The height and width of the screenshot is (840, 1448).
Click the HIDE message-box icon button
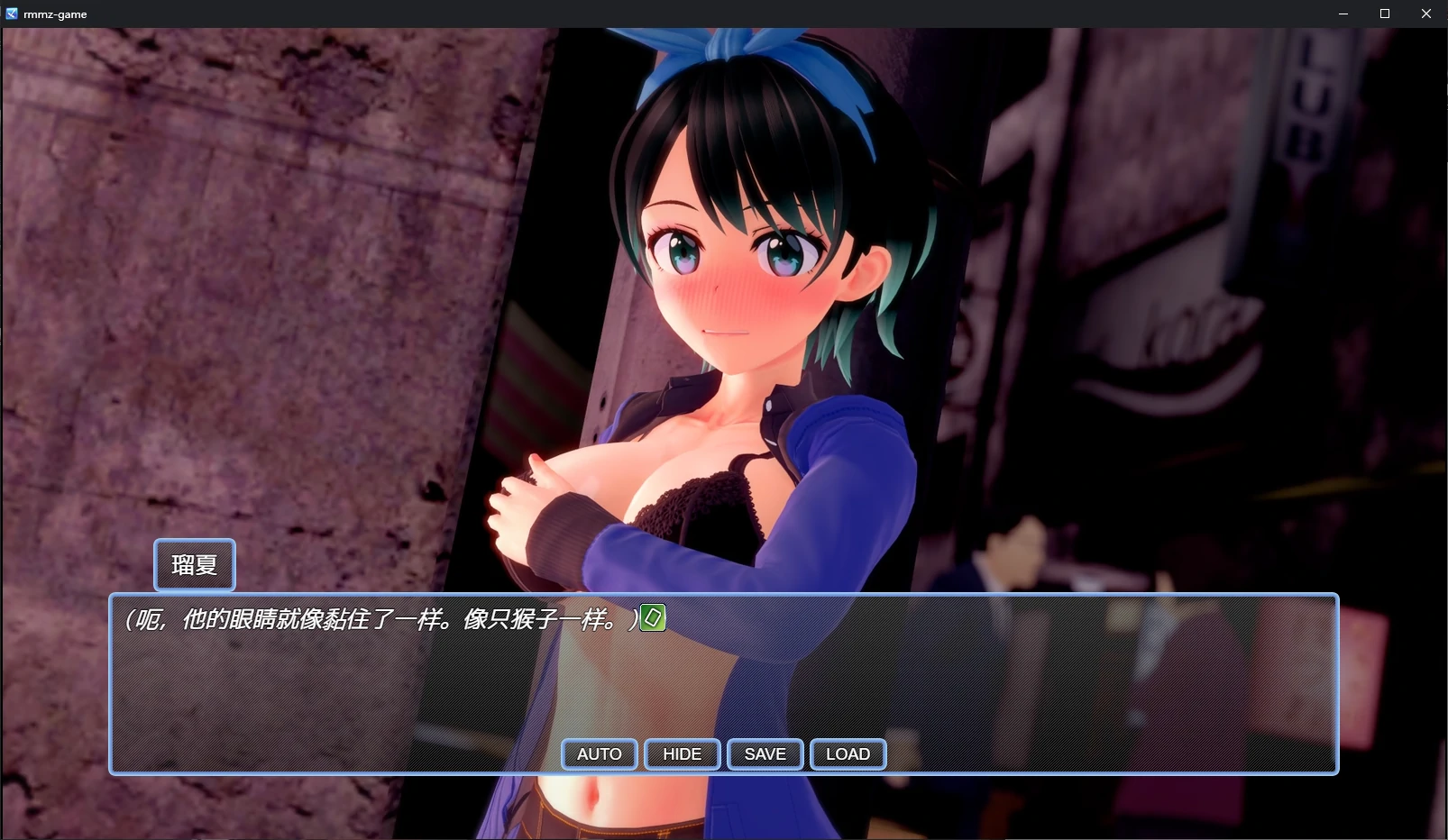[x=682, y=753]
